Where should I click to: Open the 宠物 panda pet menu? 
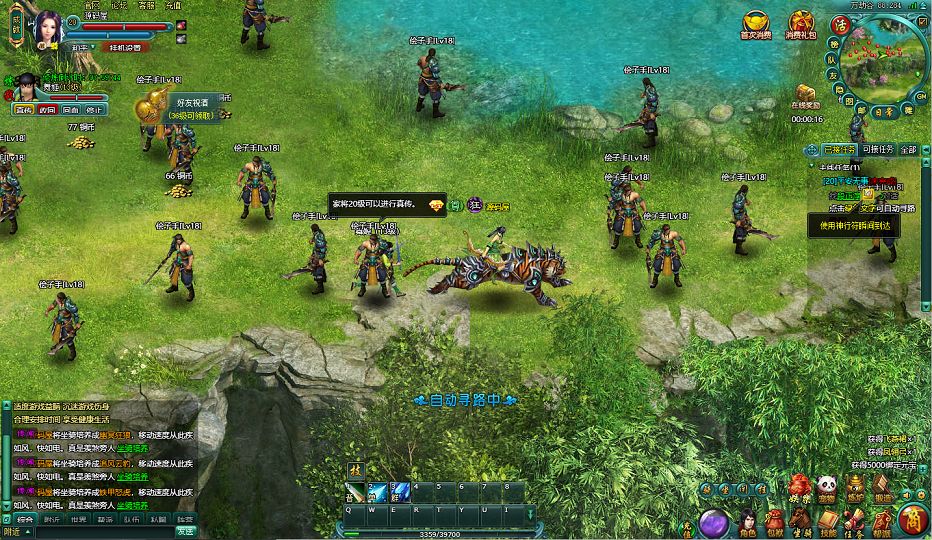click(827, 489)
